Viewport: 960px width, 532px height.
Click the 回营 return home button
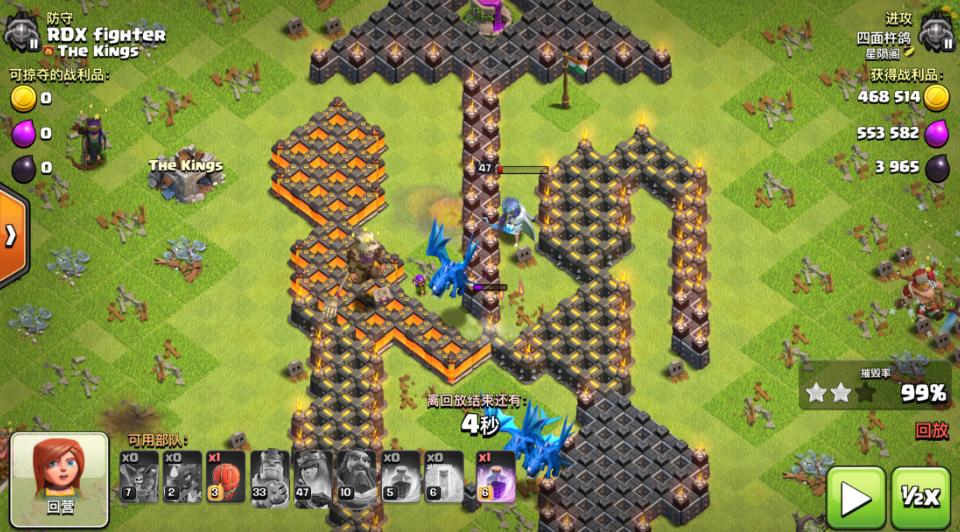59,477
